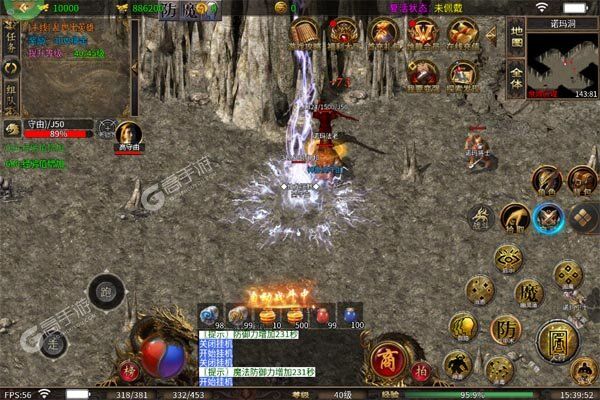Viewport: 600px width, 400px height.
Task: Click the 守由 player level icon
Action: click(x=12, y=127)
